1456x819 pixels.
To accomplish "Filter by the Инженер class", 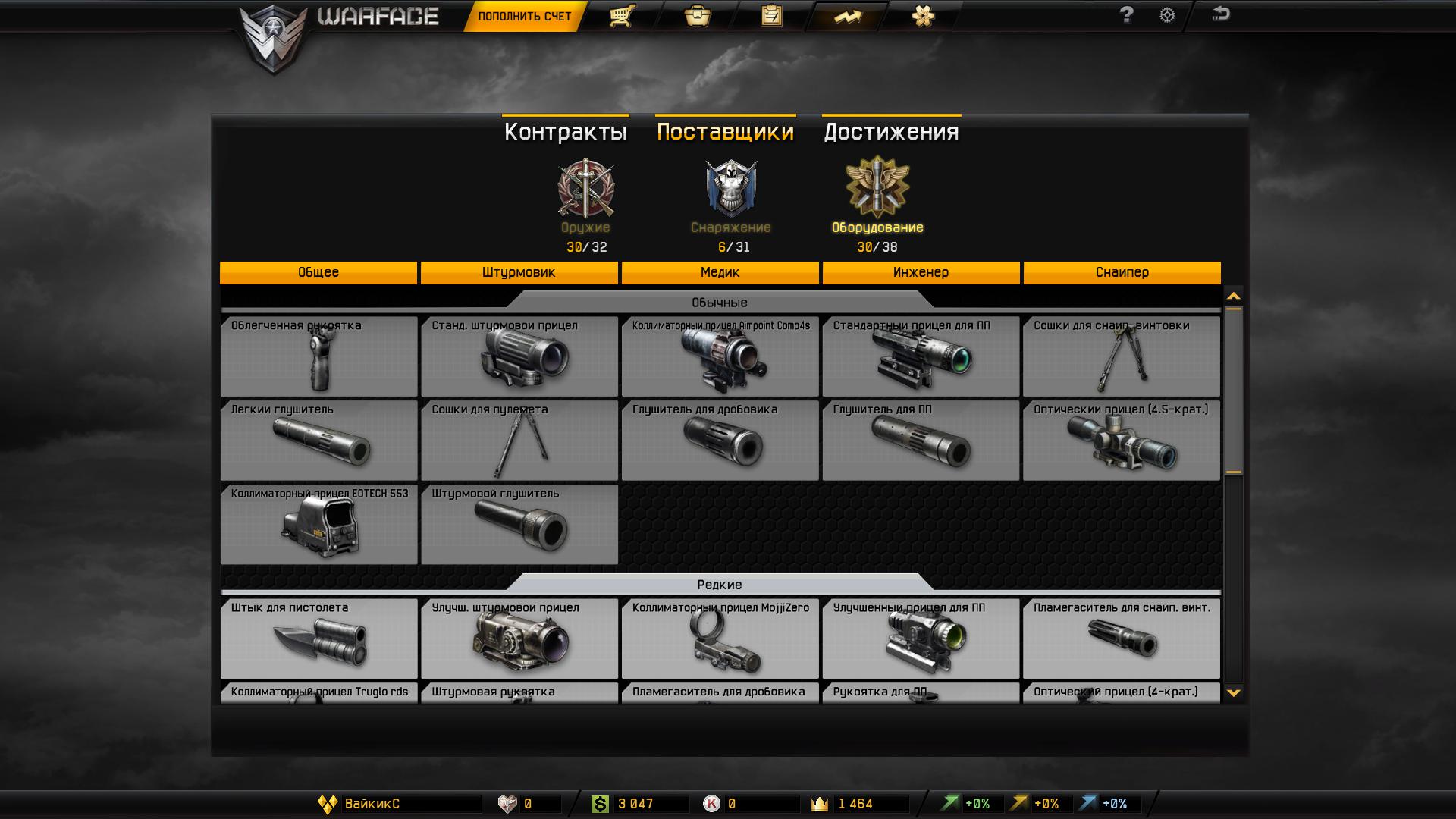I will pyautogui.click(x=921, y=272).
